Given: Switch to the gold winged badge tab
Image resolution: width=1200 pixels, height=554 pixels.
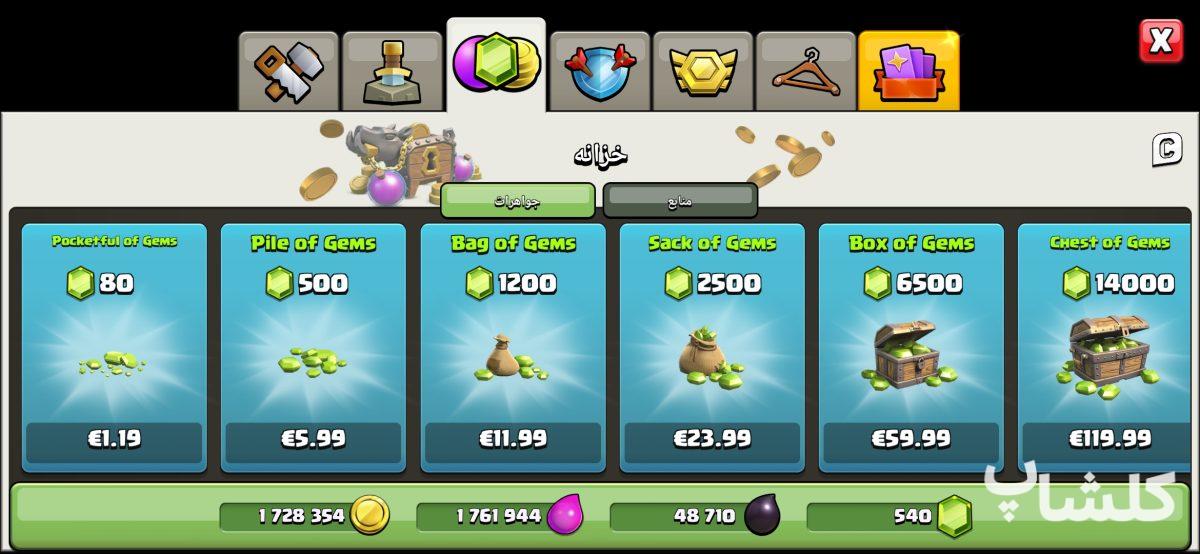Looking at the screenshot, I should (703, 70).
